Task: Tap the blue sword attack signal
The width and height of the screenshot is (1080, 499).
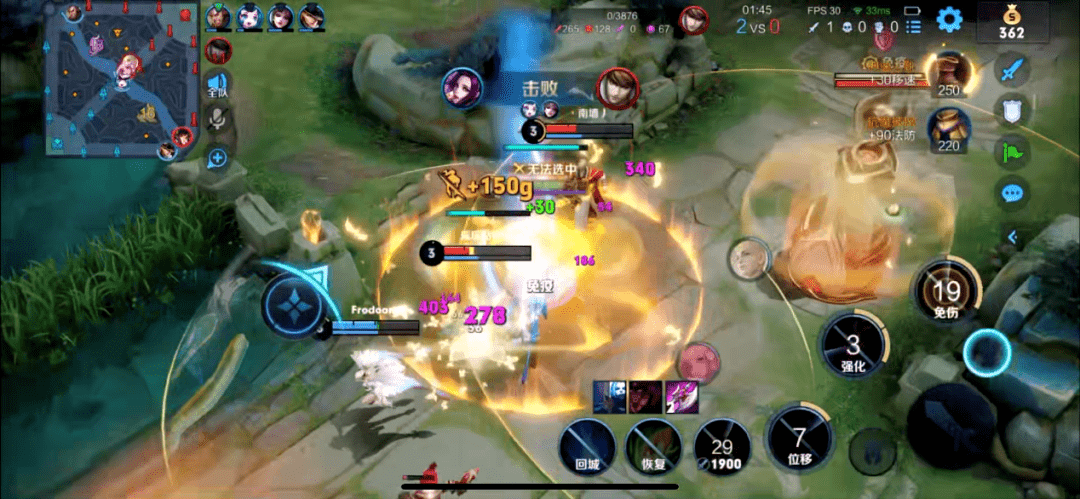Action: pyautogui.click(x=1012, y=69)
